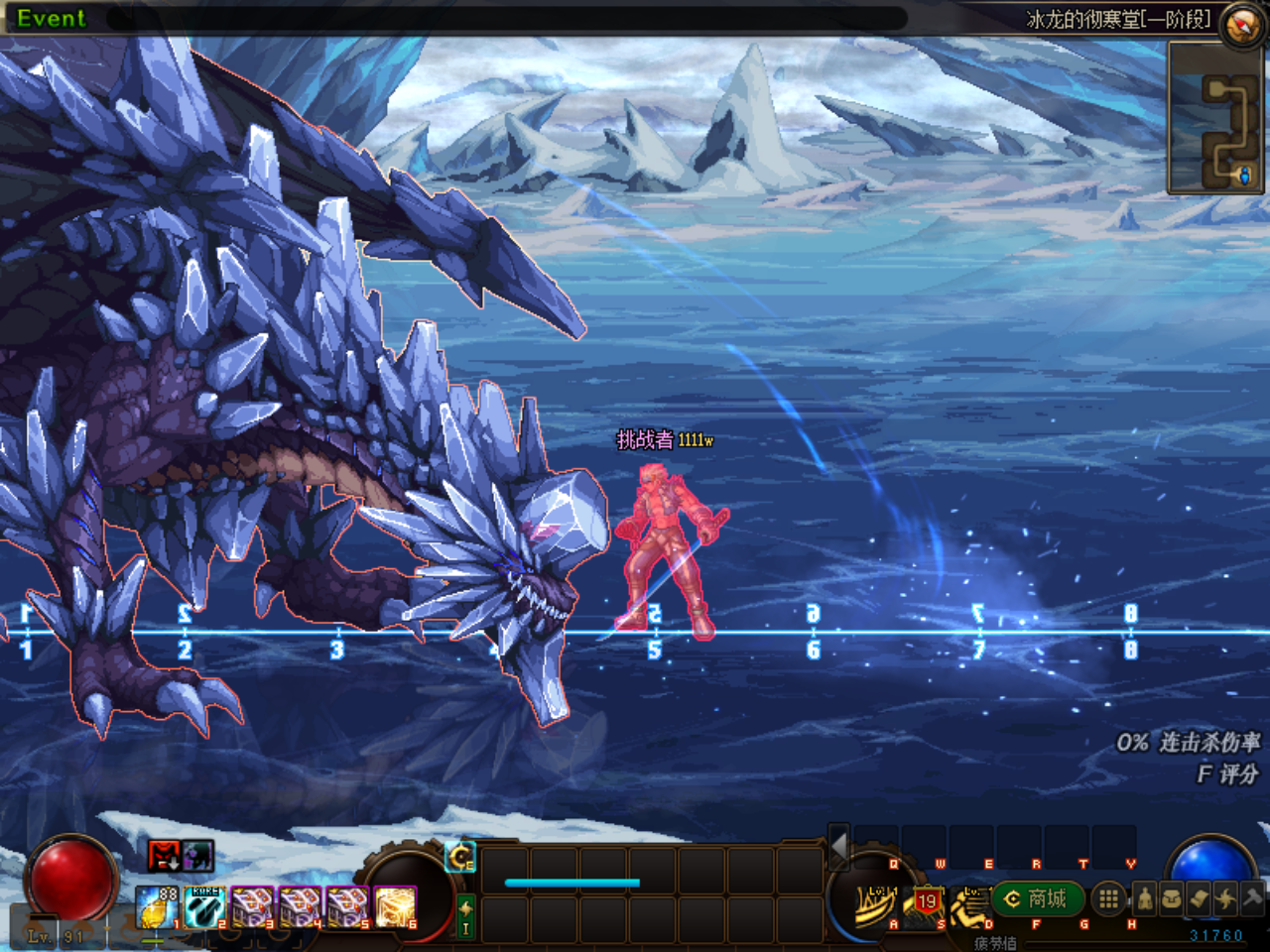Activate the golden slash skill on A
1270x952 pixels.
point(876,903)
